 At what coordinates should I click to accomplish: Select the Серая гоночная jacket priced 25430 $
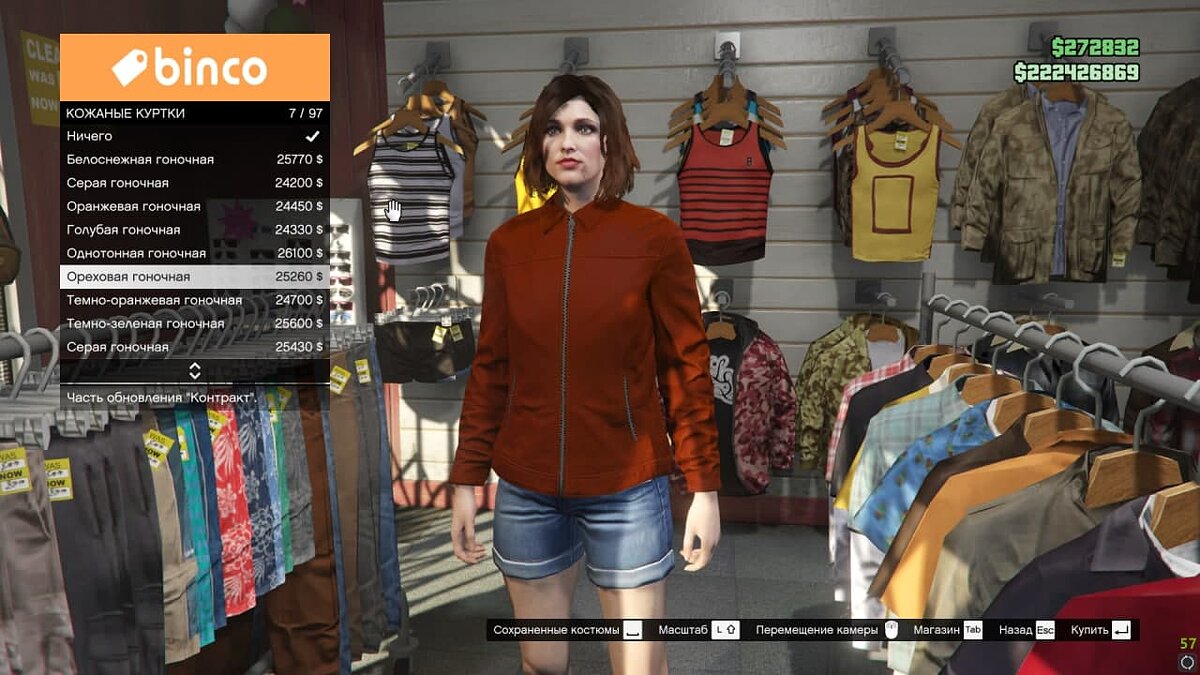195,347
